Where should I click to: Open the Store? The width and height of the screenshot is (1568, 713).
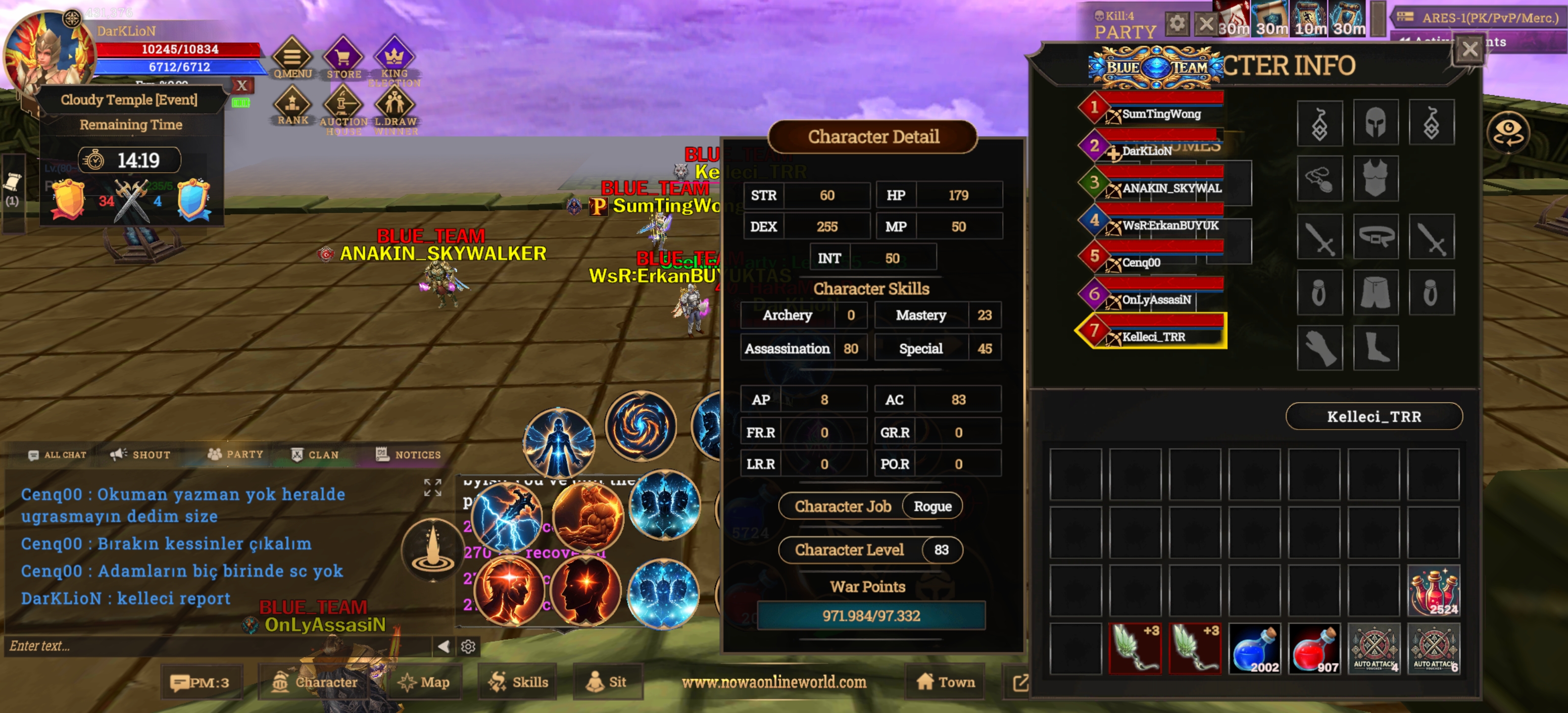point(343,59)
